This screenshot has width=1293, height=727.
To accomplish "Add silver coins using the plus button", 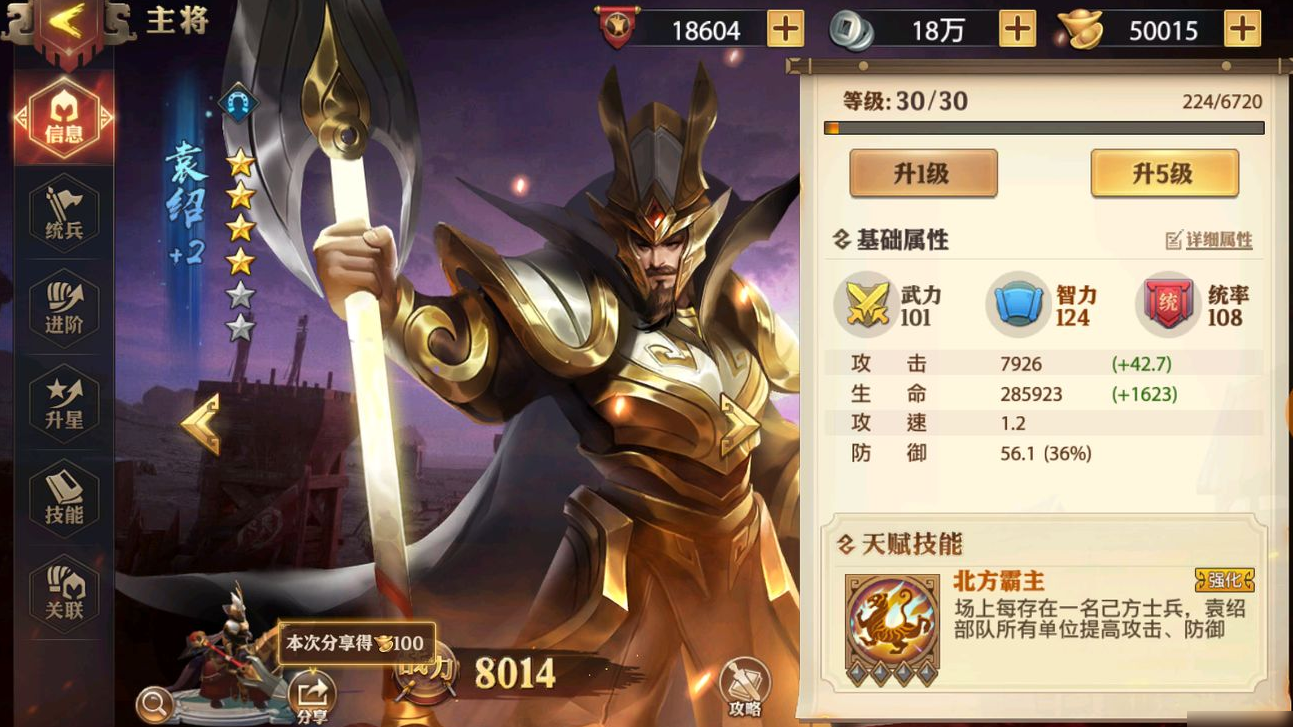I will coord(1017,29).
